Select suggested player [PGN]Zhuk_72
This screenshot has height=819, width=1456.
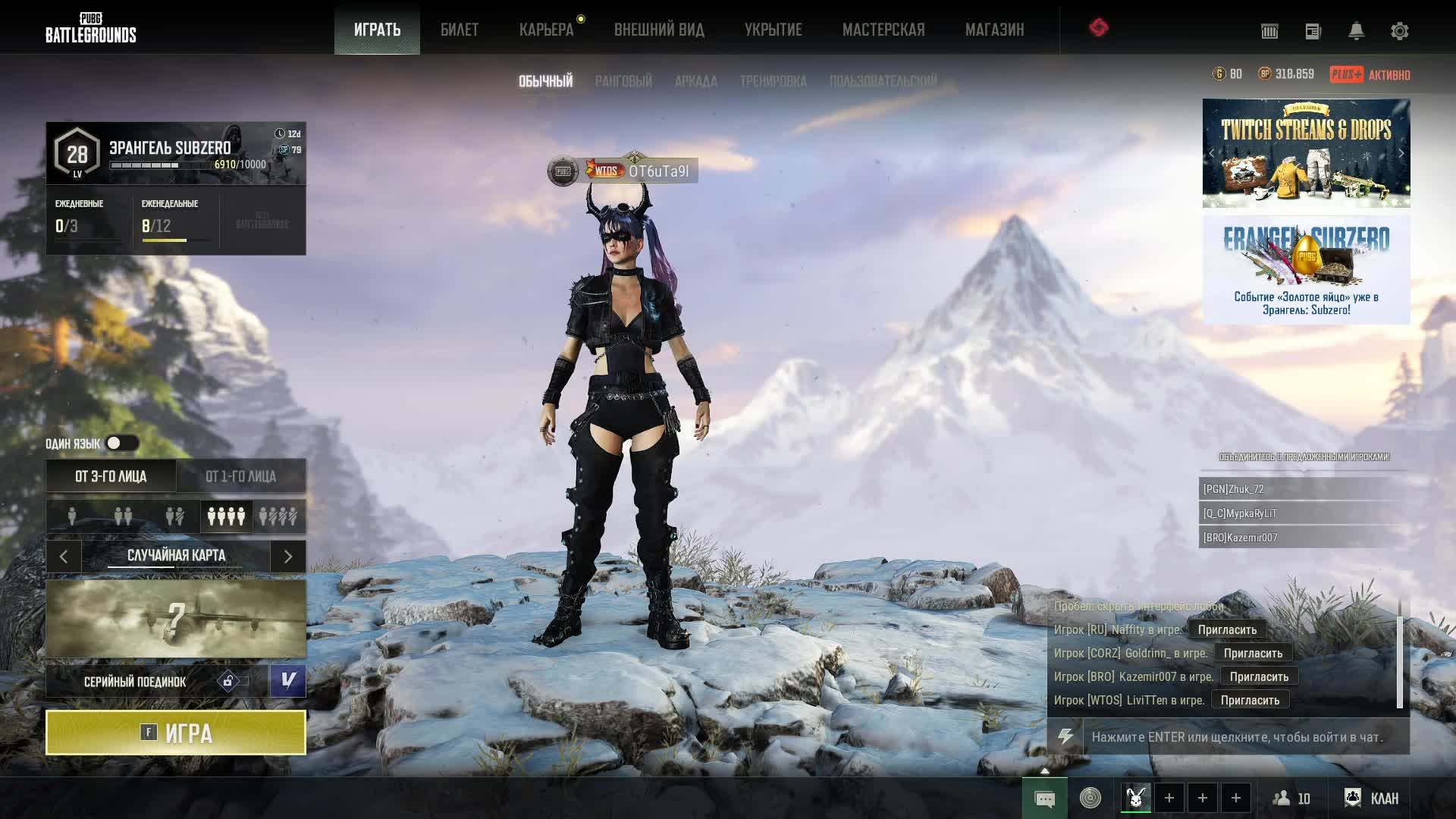[x=1301, y=489]
